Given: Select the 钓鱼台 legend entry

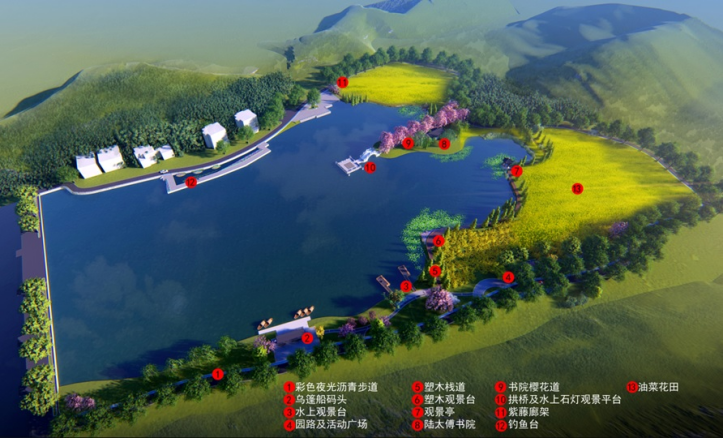Looking at the screenshot, I should click(x=524, y=424).
